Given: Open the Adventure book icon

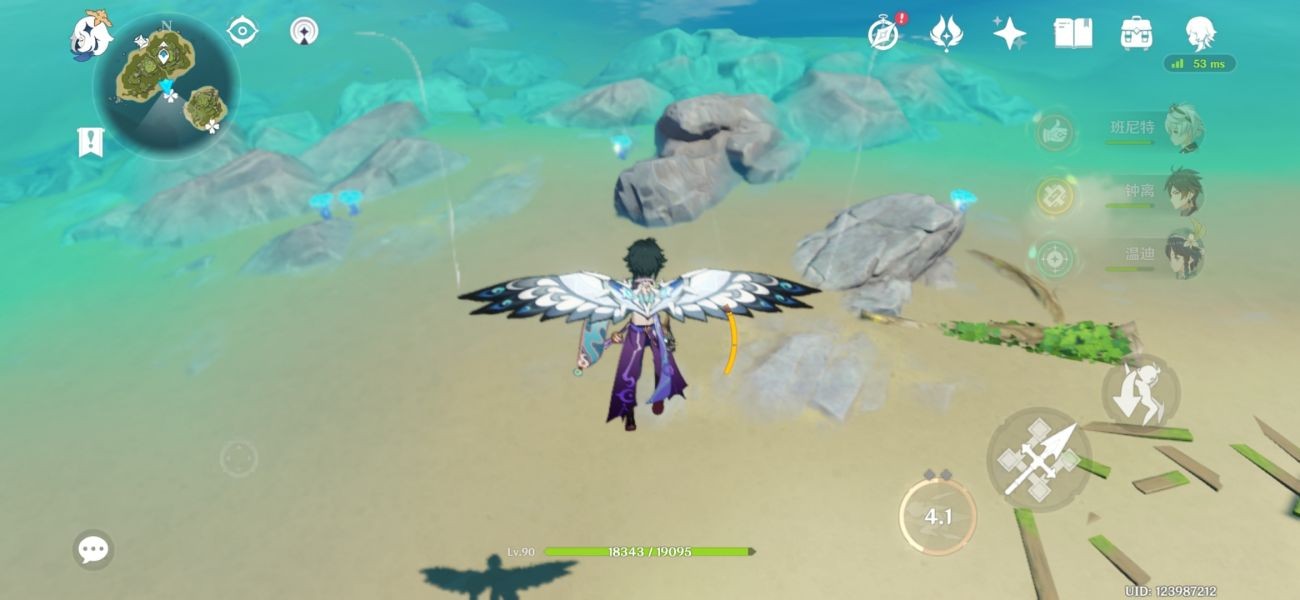Looking at the screenshot, I should [x=1072, y=33].
